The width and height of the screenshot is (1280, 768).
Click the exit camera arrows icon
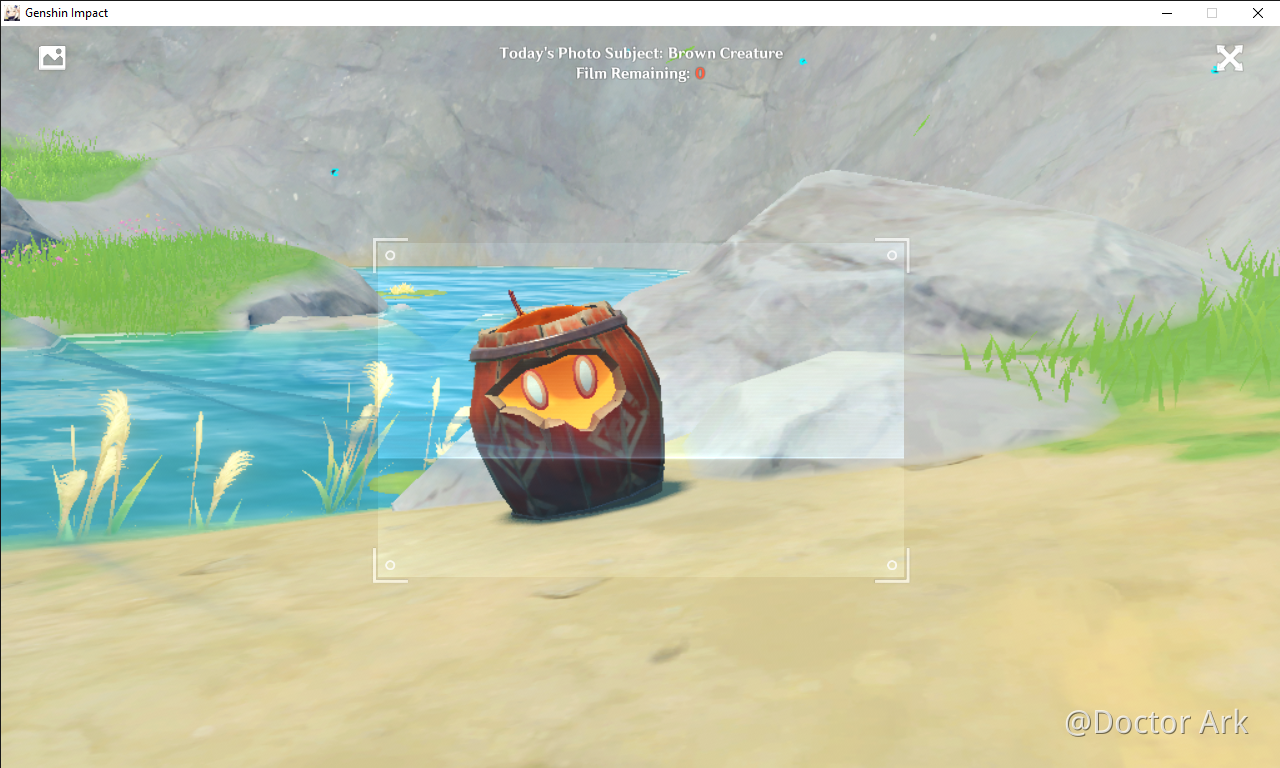tap(1229, 57)
